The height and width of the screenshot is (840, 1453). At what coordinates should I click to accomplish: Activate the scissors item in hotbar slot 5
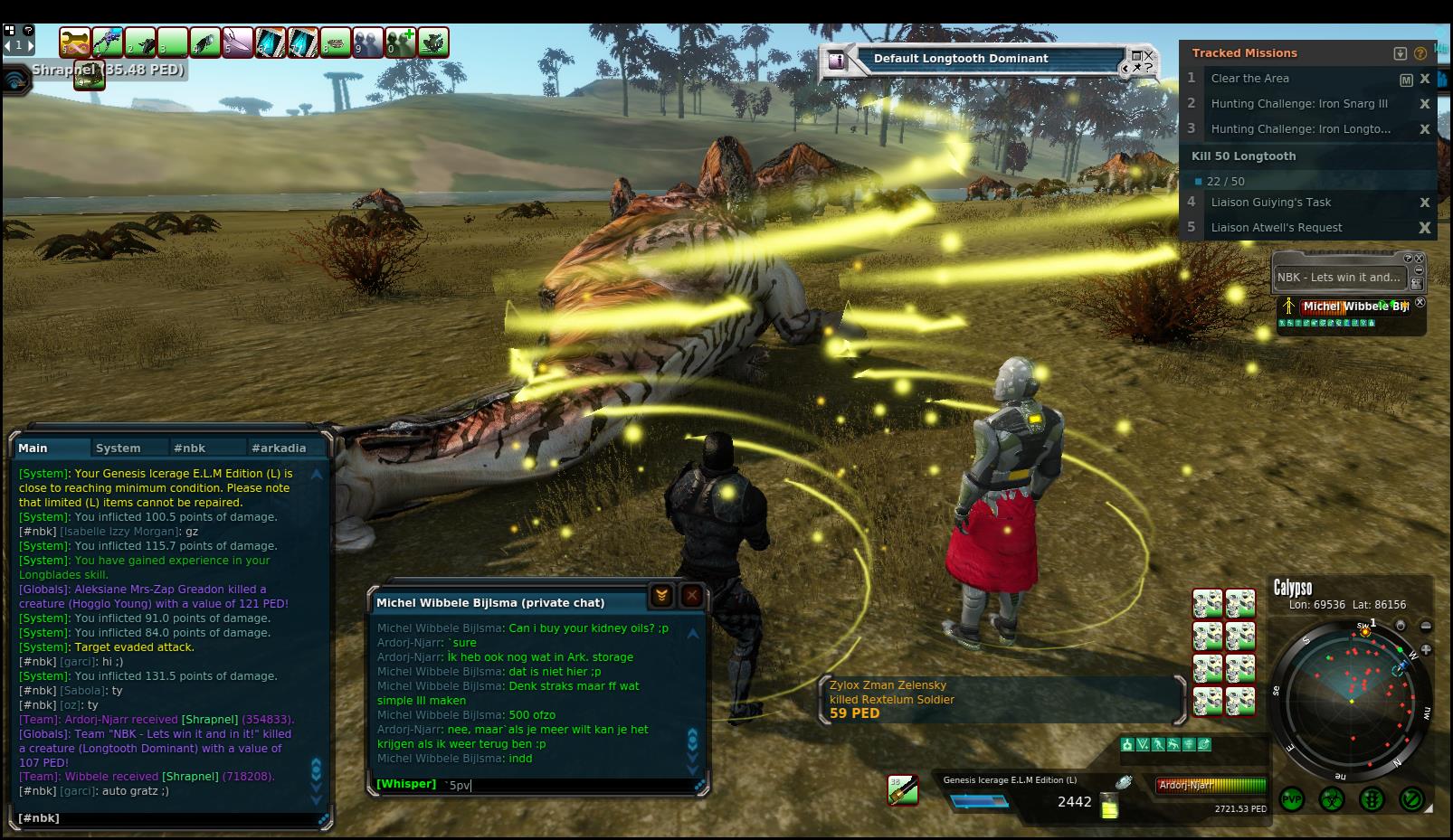[x=237, y=42]
